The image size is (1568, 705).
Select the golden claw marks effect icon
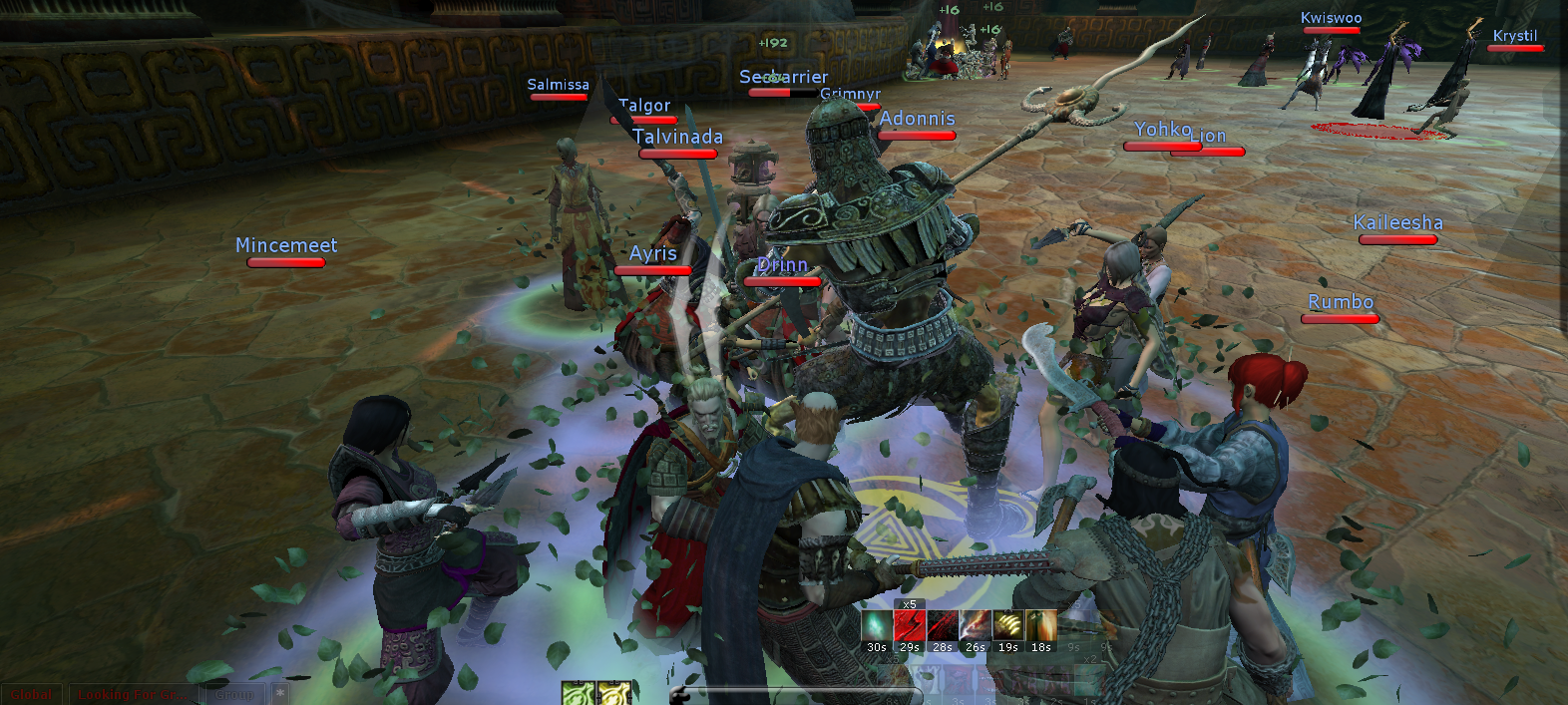click(x=1007, y=626)
